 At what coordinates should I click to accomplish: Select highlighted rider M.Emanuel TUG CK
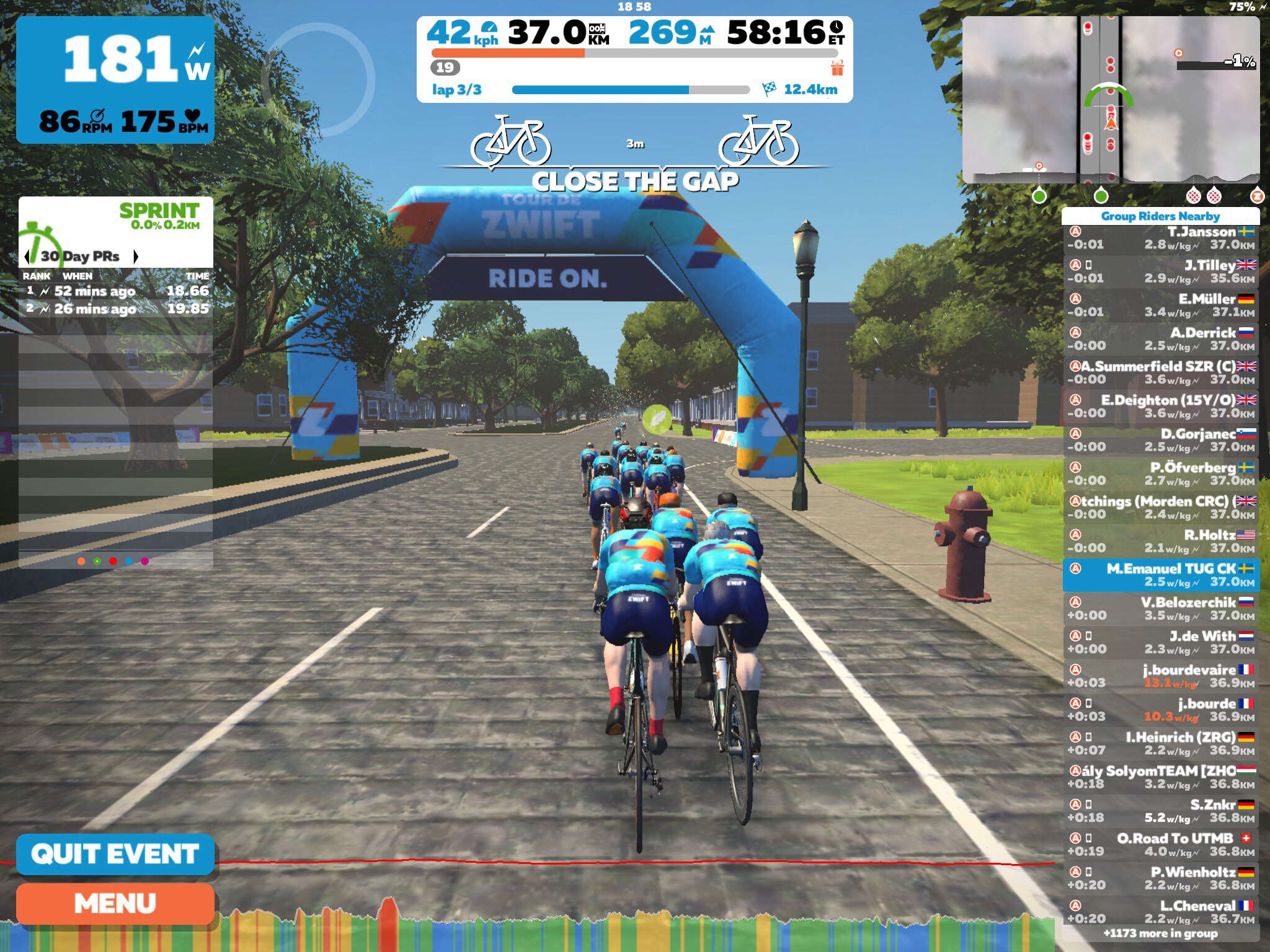pos(1160,575)
